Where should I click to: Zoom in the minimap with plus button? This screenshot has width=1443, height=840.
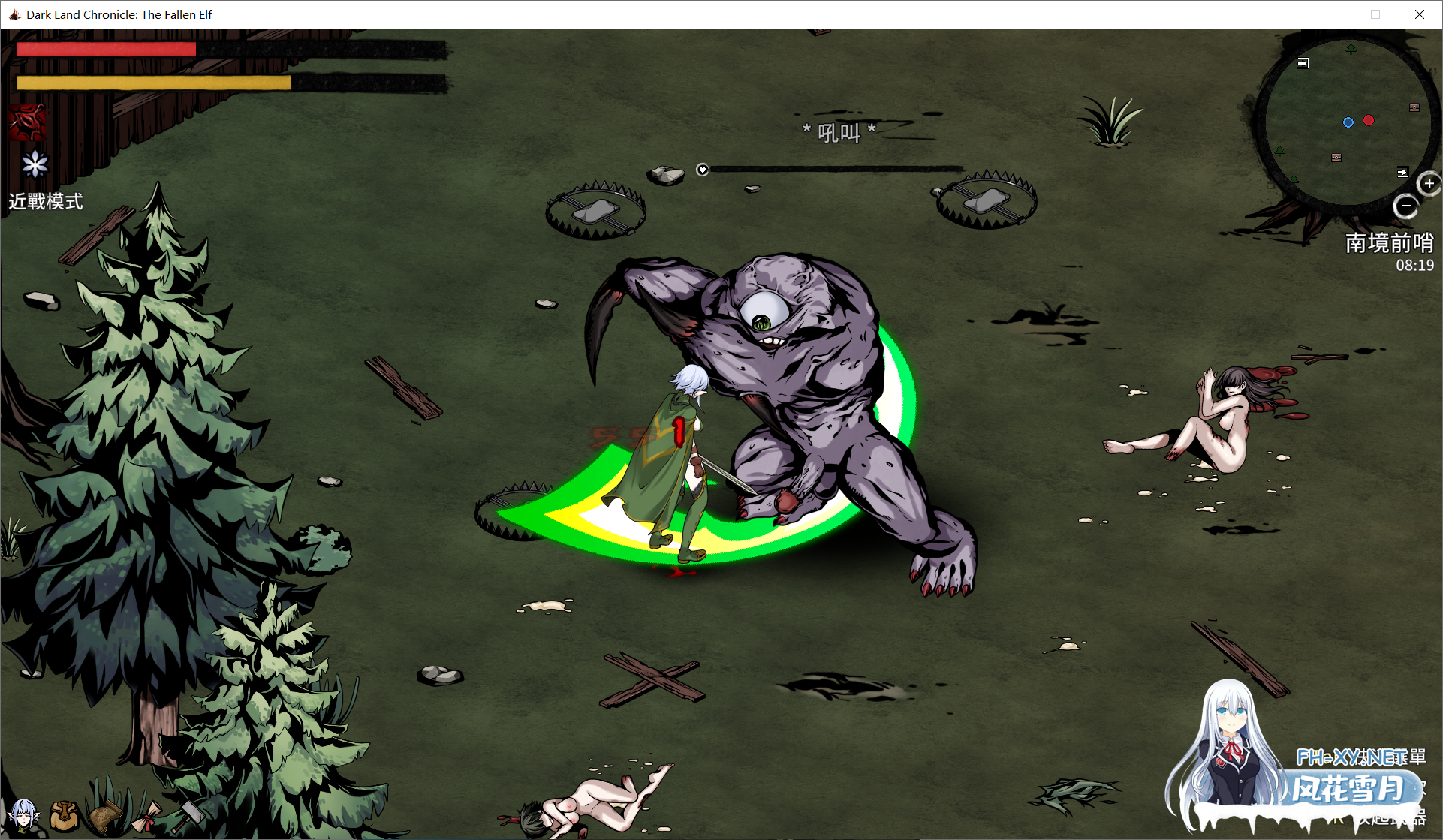(x=1429, y=183)
